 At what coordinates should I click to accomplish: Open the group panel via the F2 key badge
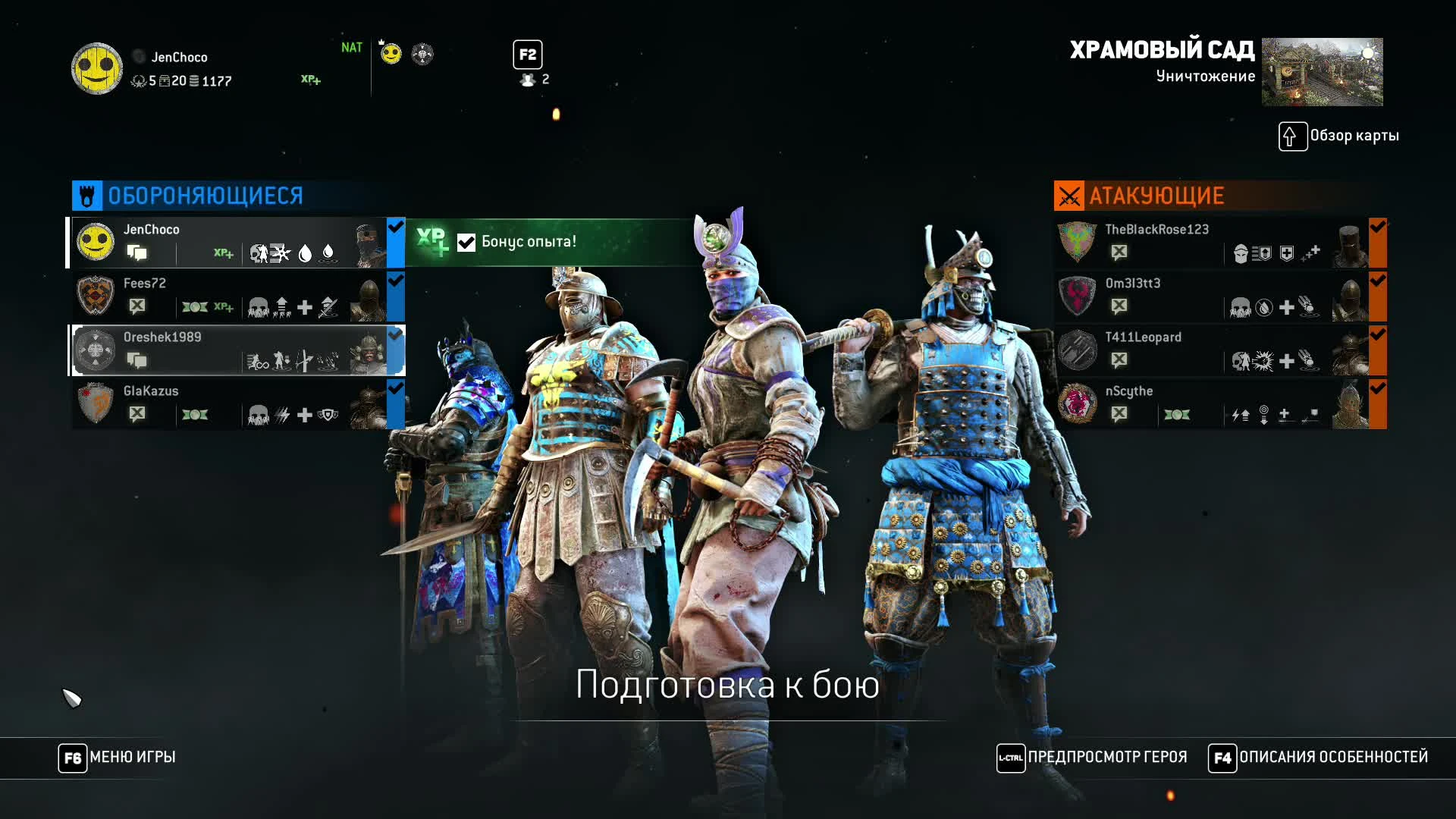[x=528, y=54]
